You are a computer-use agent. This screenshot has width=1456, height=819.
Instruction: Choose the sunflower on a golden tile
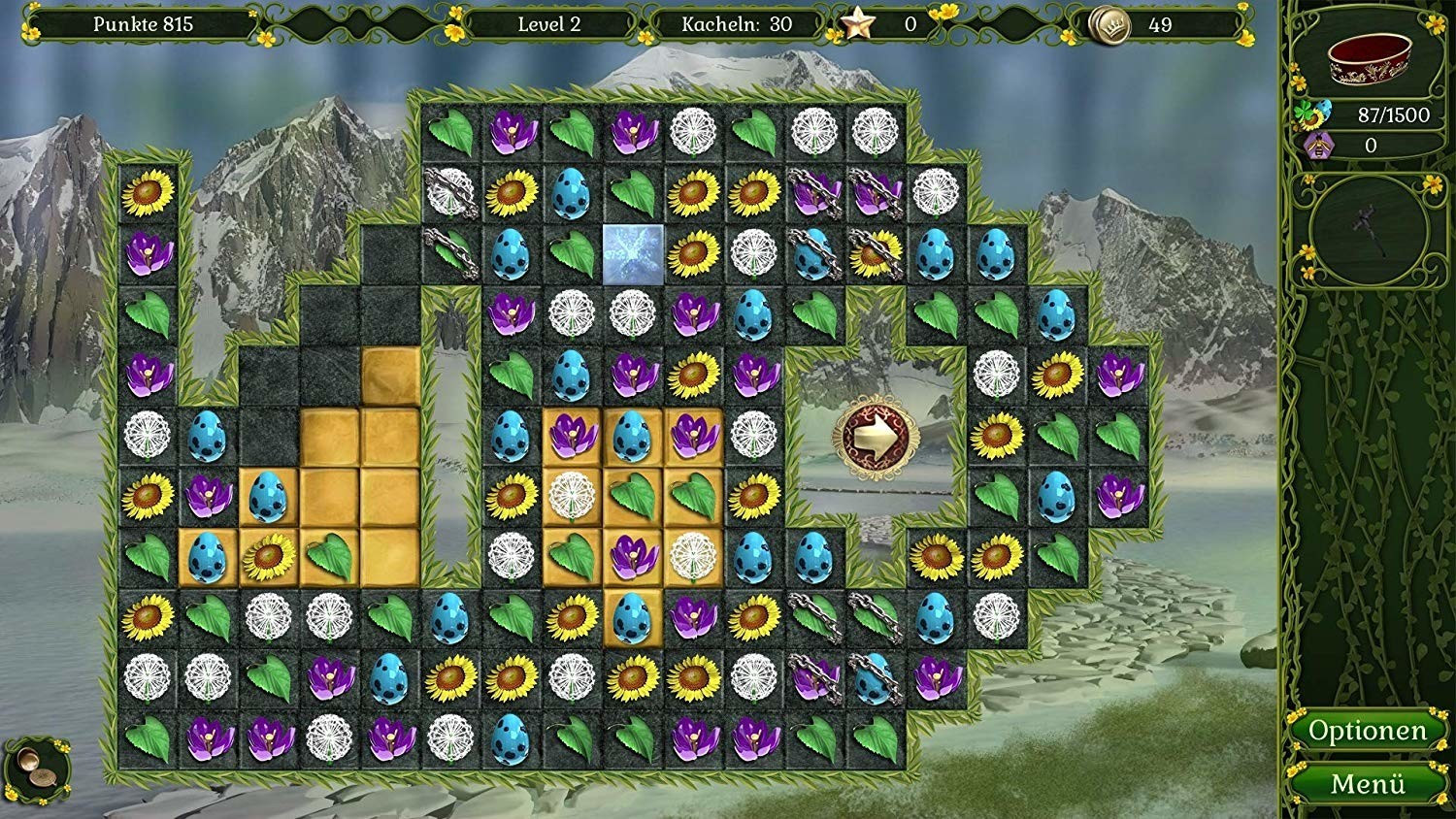click(269, 557)
